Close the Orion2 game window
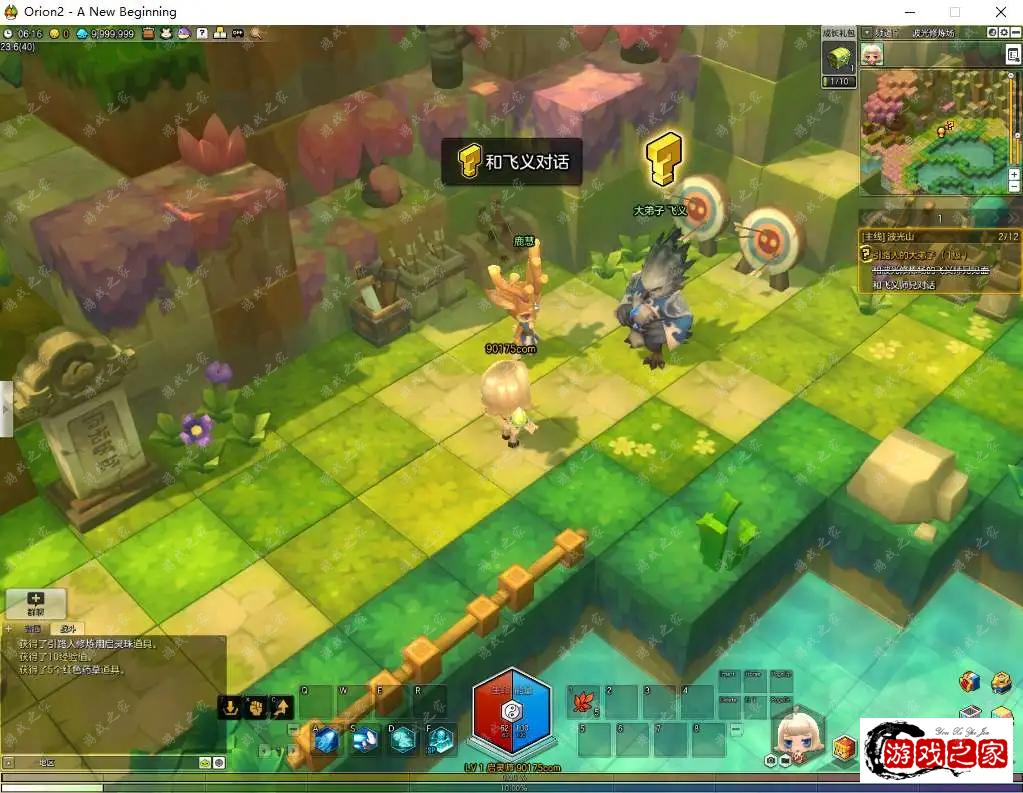 tap(1000, 12)
